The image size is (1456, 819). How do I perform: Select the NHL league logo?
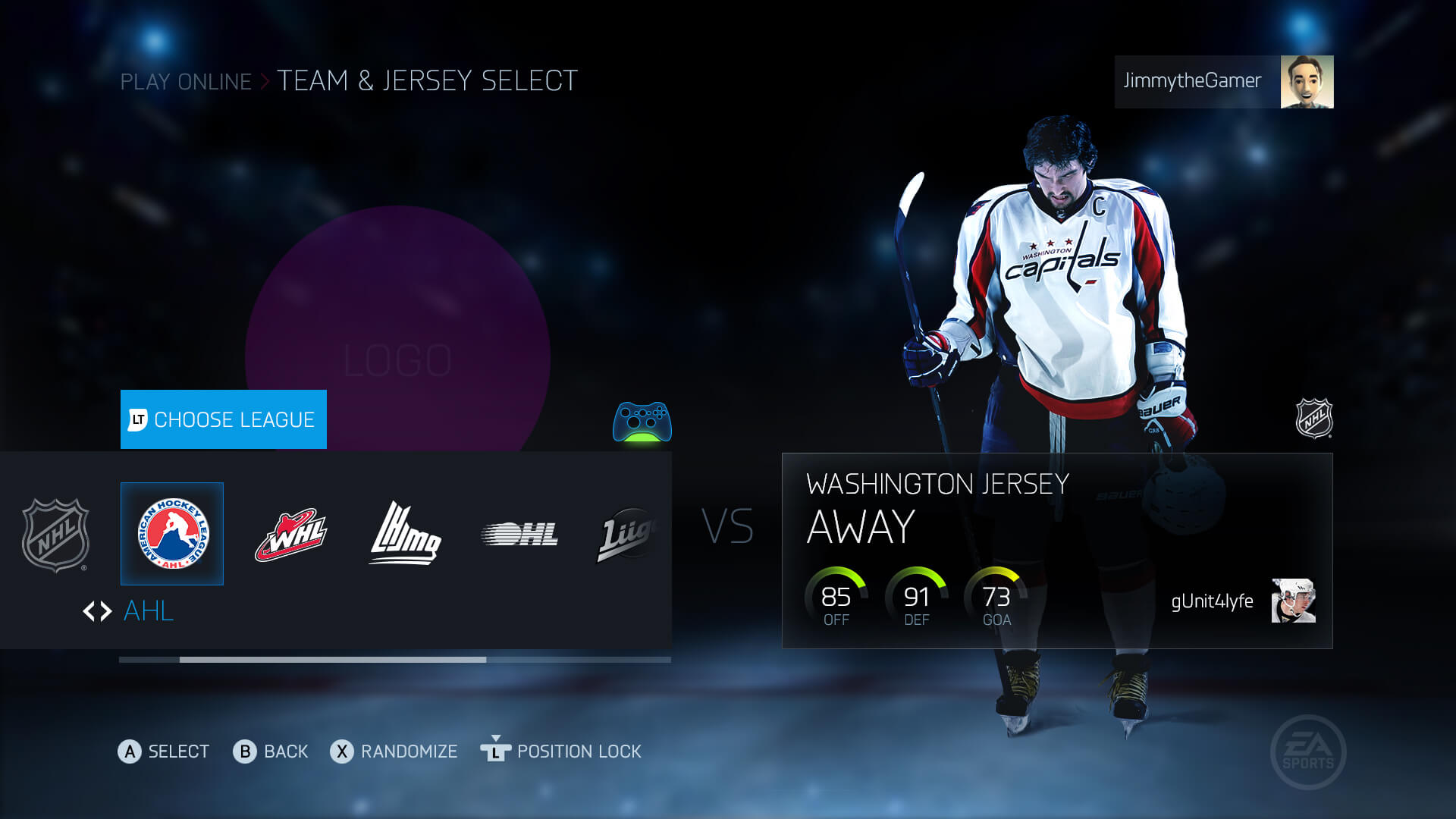click(x=56, y=533)
